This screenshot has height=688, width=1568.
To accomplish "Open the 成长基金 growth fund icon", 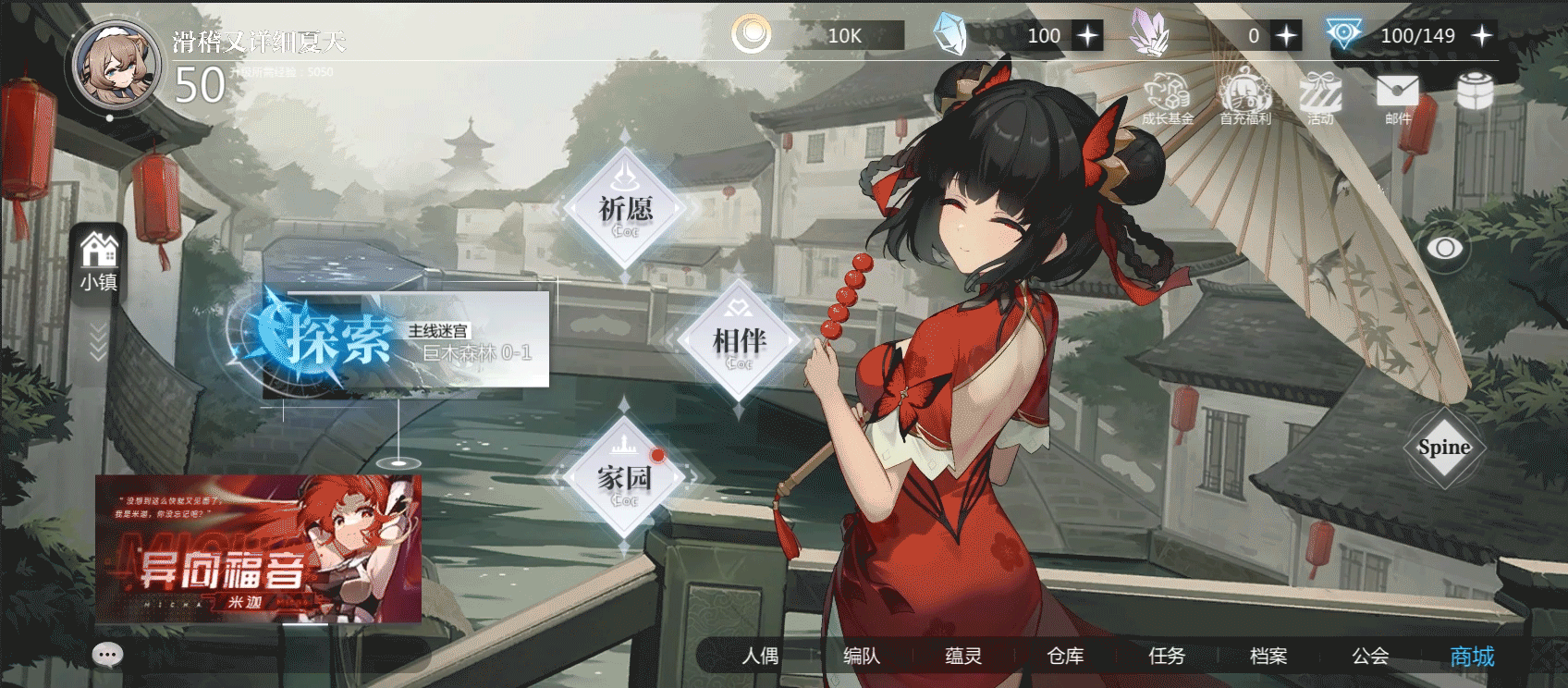I will coord(1167,94).
